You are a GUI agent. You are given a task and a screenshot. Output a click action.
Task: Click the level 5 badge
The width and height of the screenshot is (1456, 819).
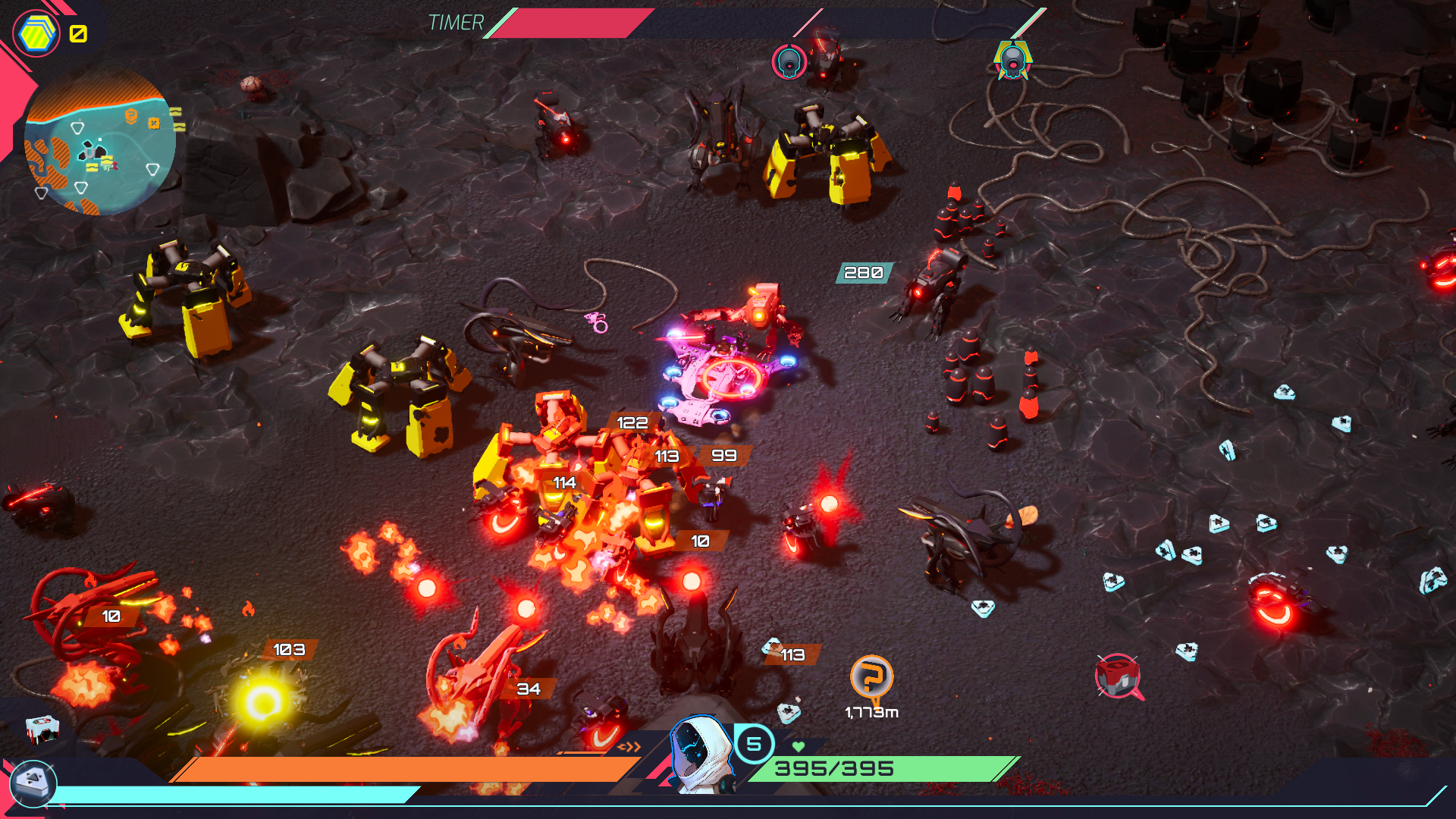(754, 744)
